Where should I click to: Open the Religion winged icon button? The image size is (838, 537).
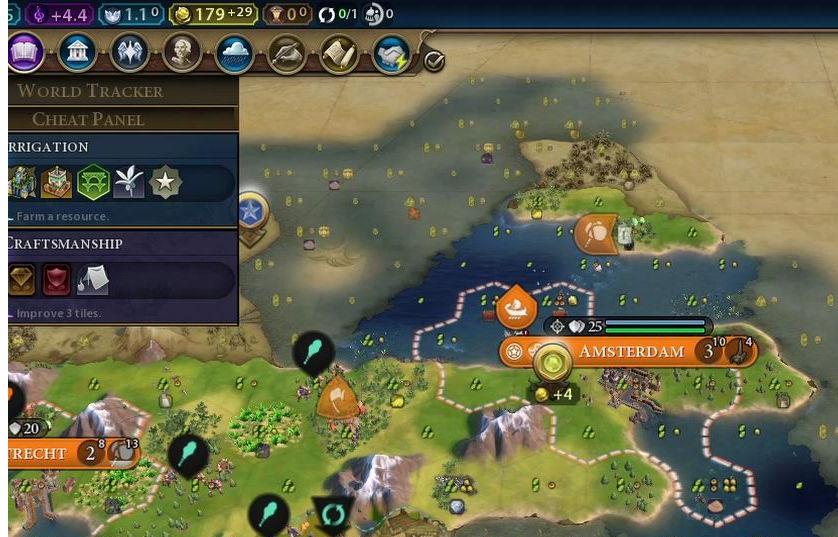point(130,52)
